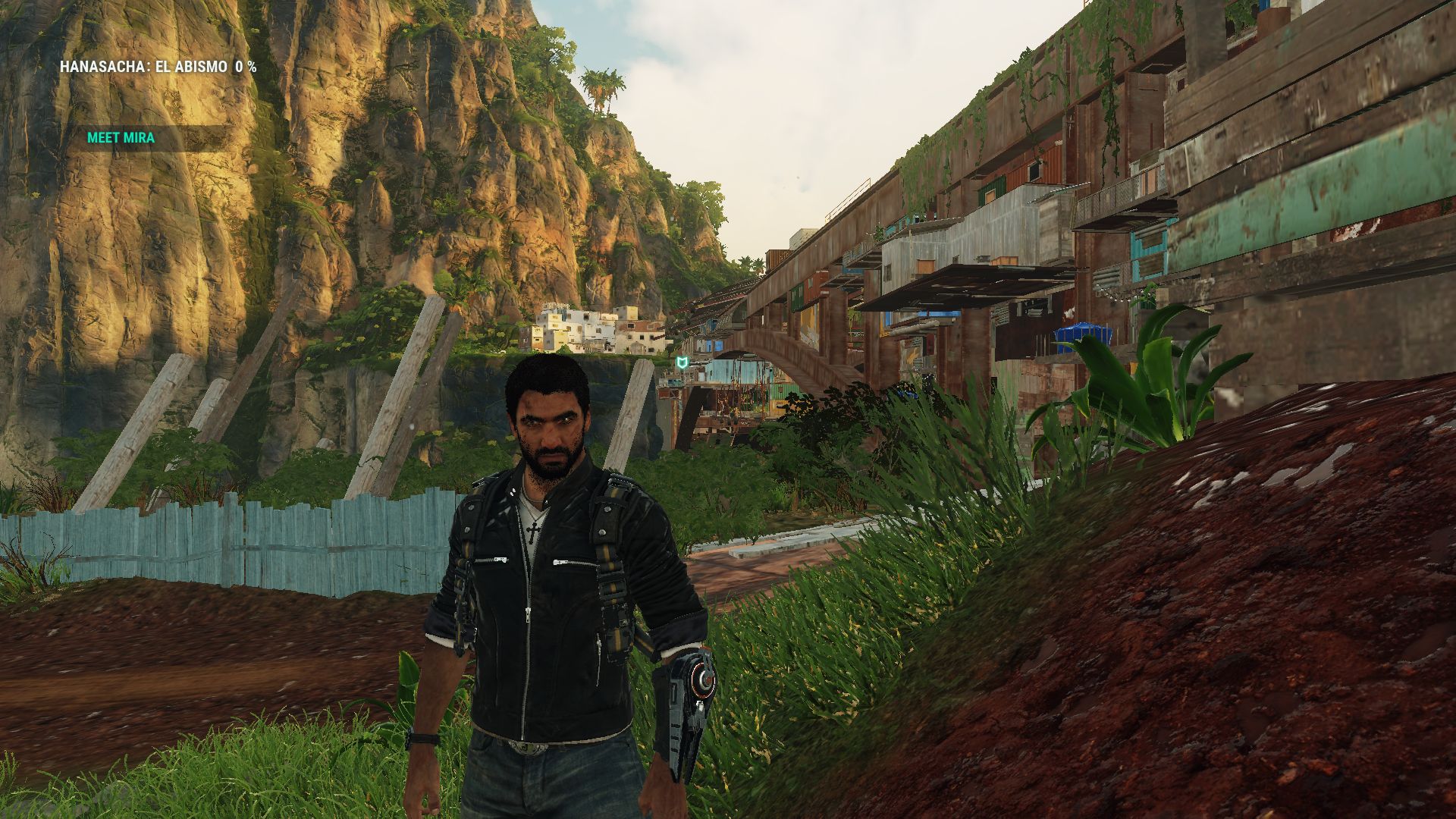Select the Meet Mira objective tracker
The image size is (1456, 819).
121,138
